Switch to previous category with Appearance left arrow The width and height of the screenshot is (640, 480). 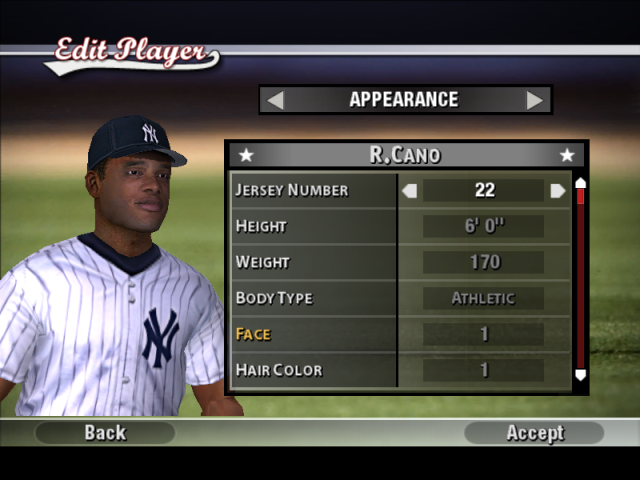click(275, 100)
